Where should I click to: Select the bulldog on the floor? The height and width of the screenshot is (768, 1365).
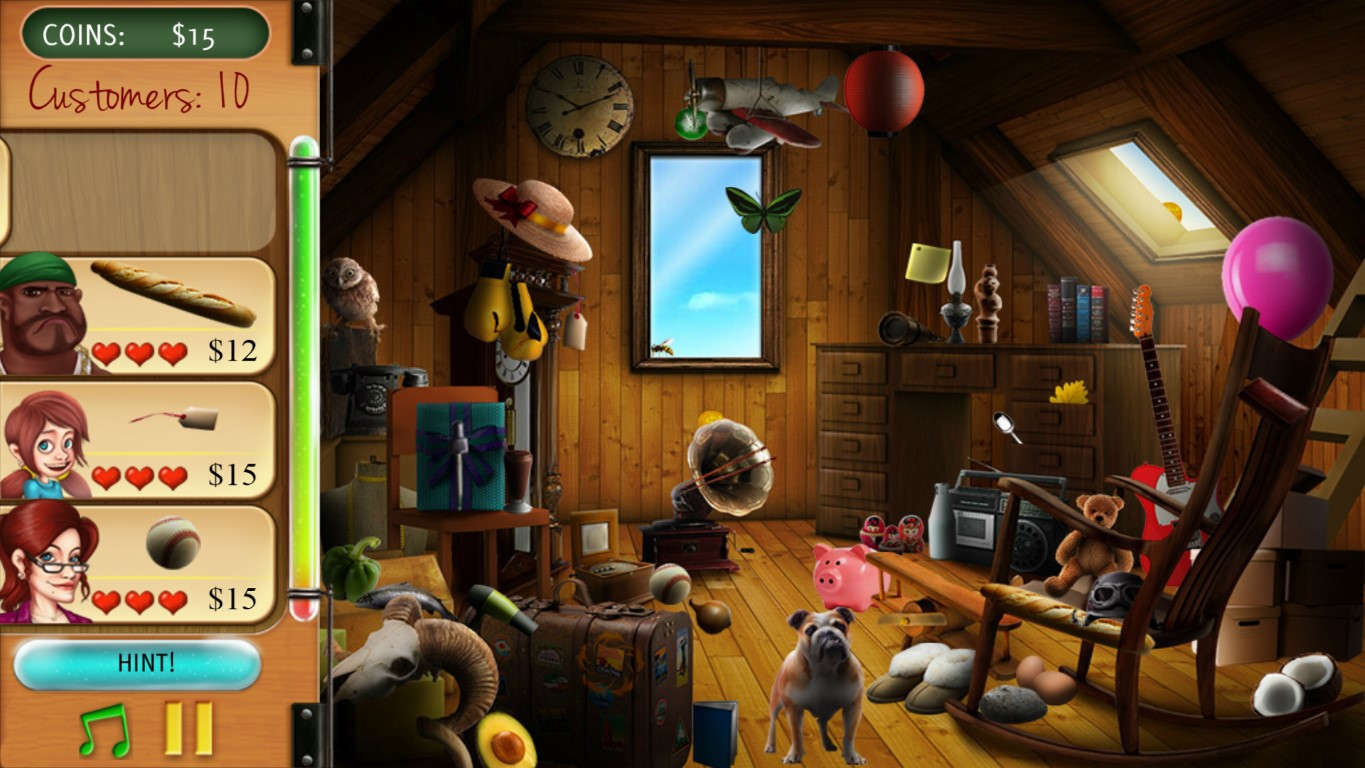point(820,670)
